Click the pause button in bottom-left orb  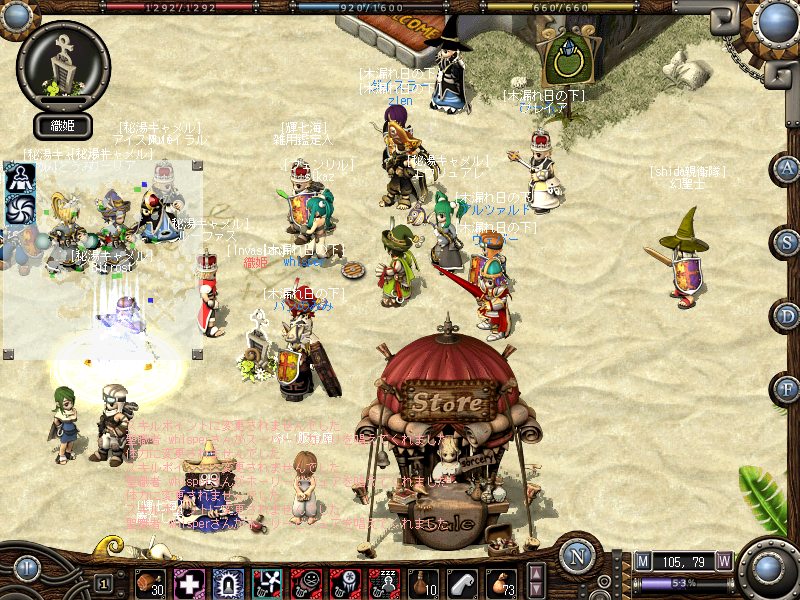(27, 568)
